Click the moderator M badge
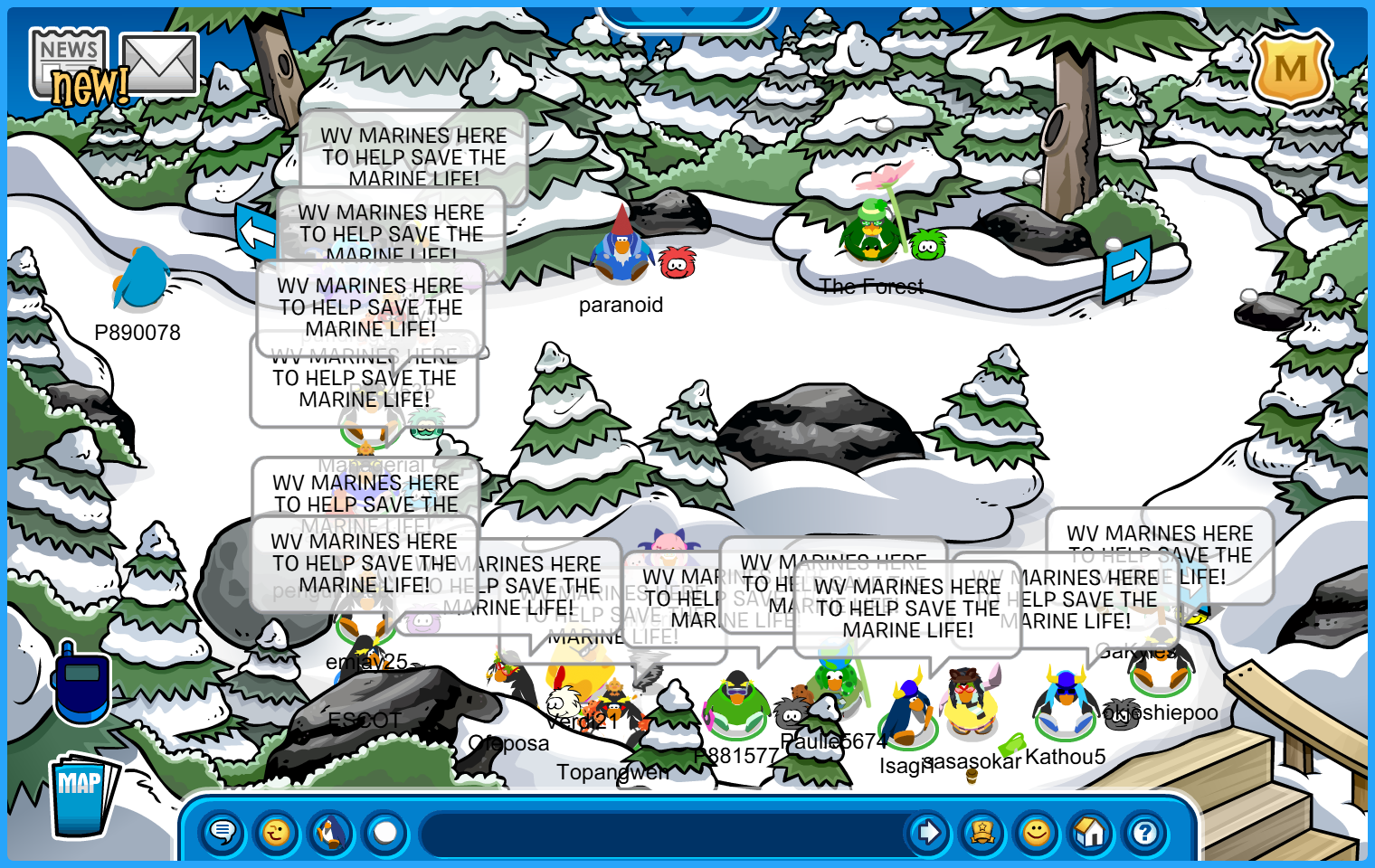 (x=1291, y=68)
